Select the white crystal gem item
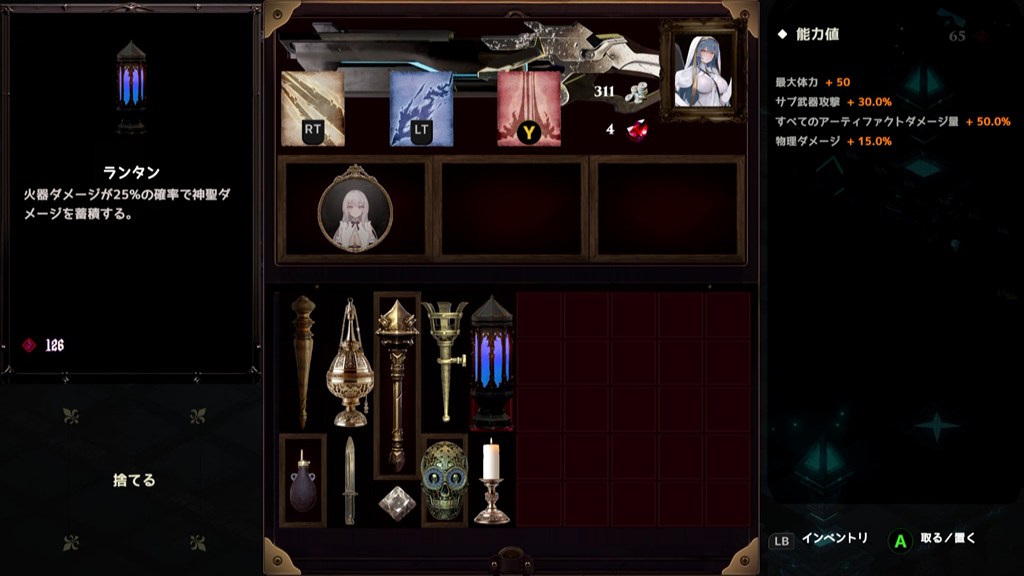 pyautogui.click(x=397, y=503)
